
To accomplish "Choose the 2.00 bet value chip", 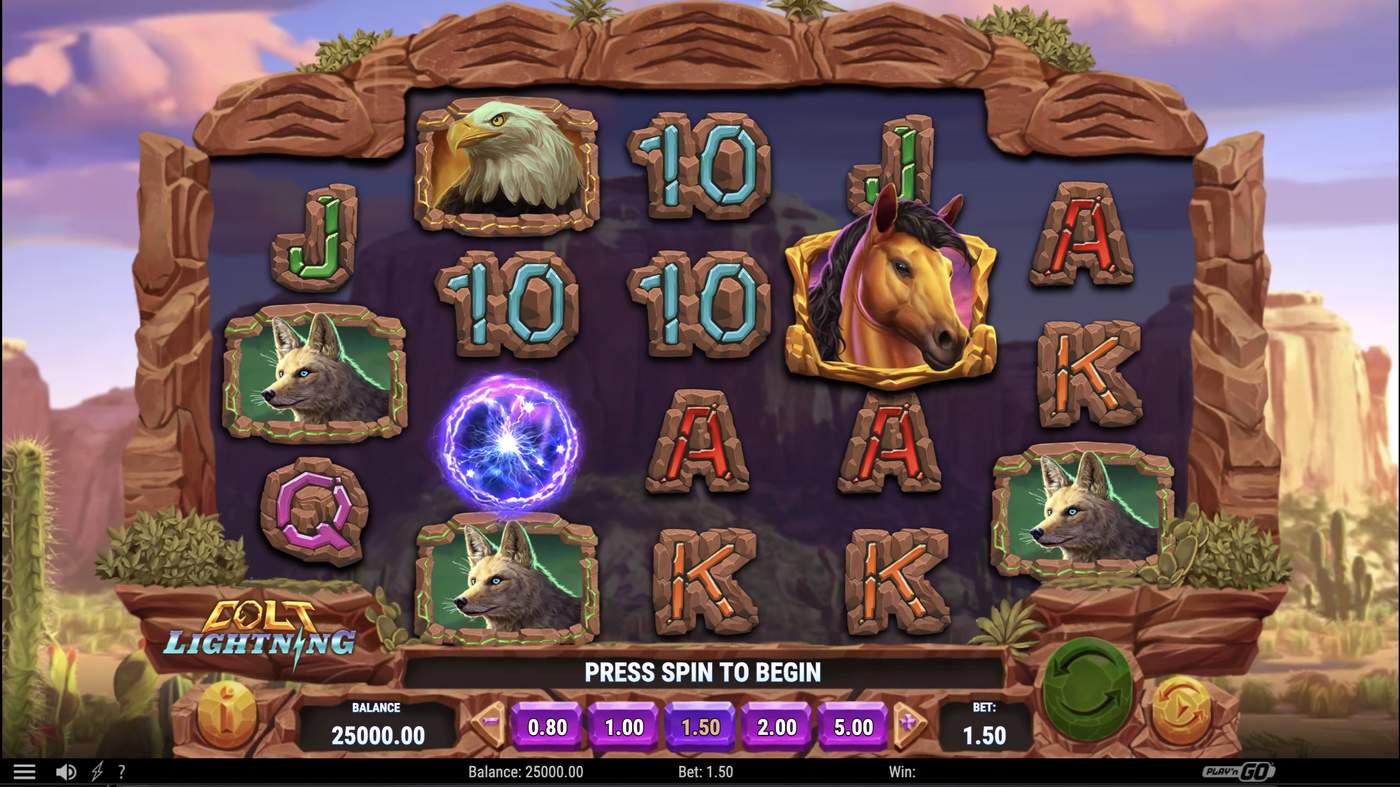I will pyautogui.click(x=776, y=727).
